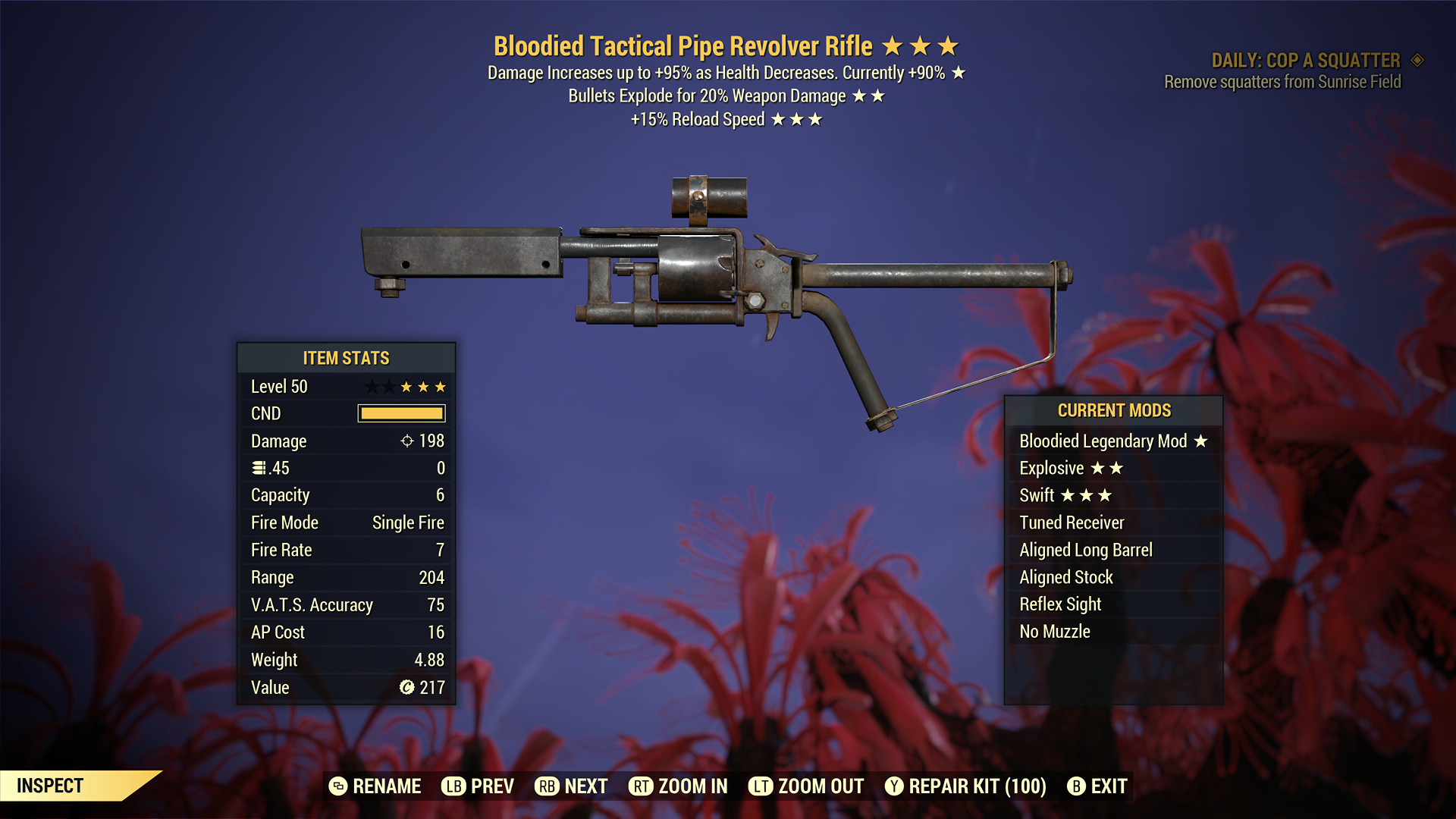
Task: Click the Y button icon for Repair Kit
Action: click(x=893, y=786)
